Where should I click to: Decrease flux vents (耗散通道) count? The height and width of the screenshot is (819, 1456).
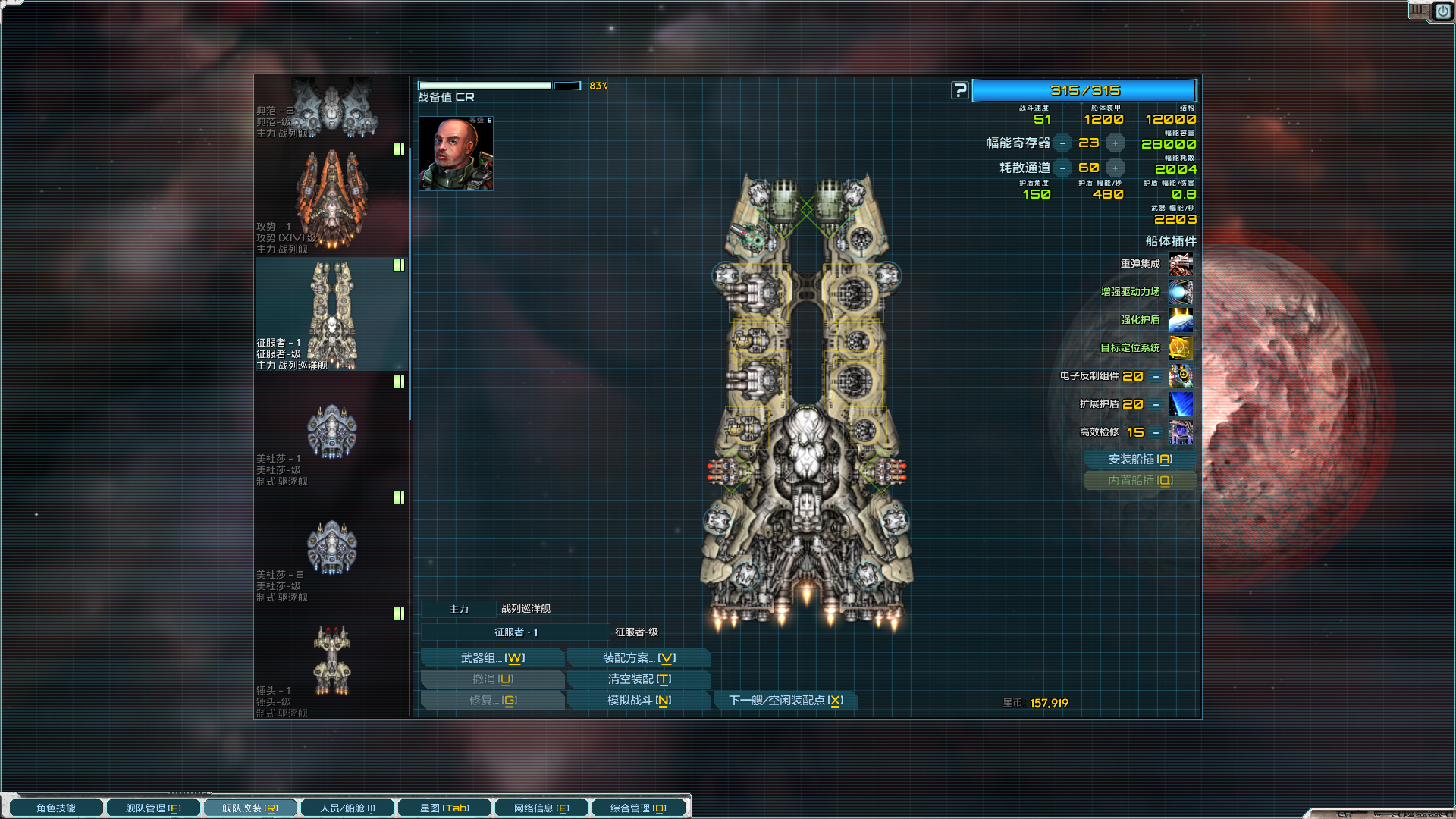[x=1063, y=168]
